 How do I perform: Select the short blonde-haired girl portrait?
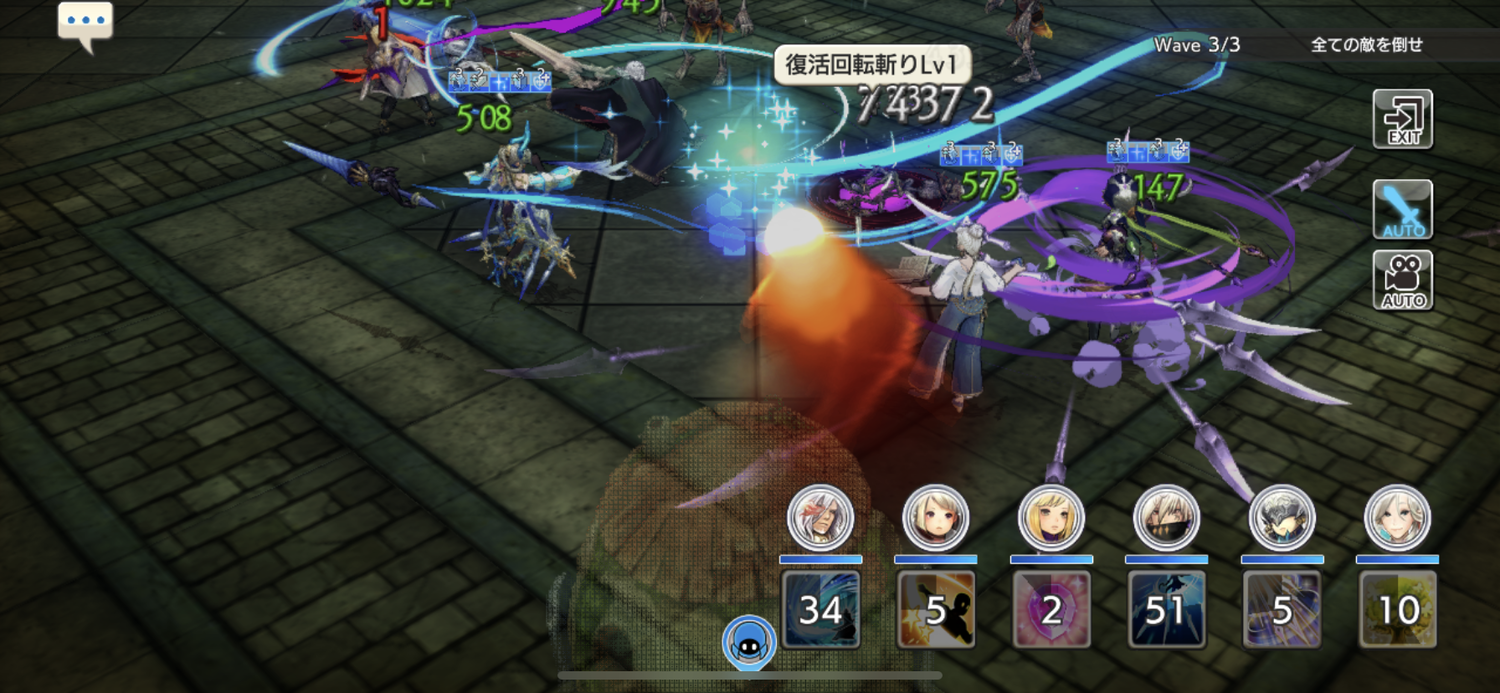pyautogui.click(x=936, y=517)
